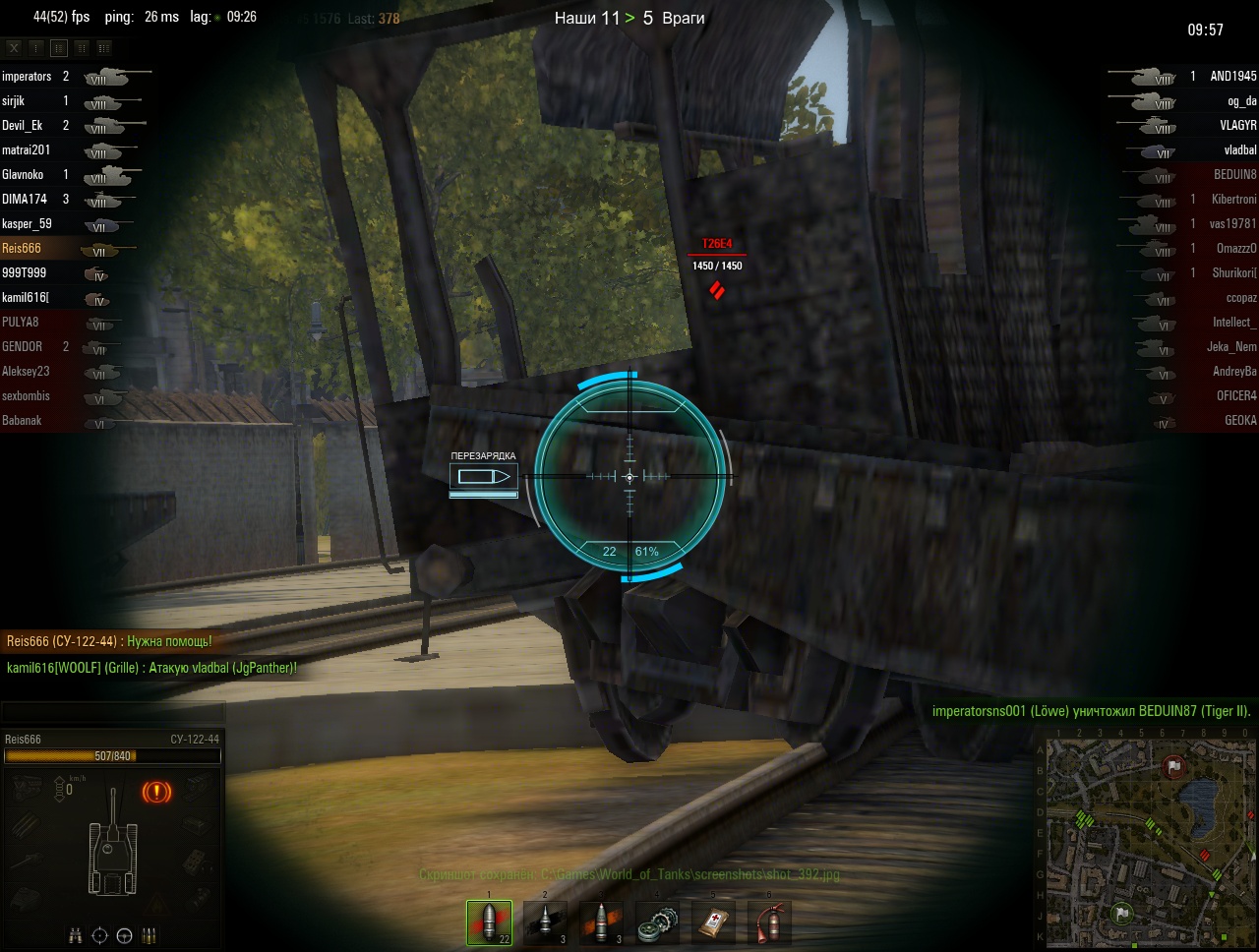Image resolution: width=1259 pixels, height=952 pixels.
Task: Select enemy AND1945 in the enemy team list
Action: click(x=1232, y=77)
